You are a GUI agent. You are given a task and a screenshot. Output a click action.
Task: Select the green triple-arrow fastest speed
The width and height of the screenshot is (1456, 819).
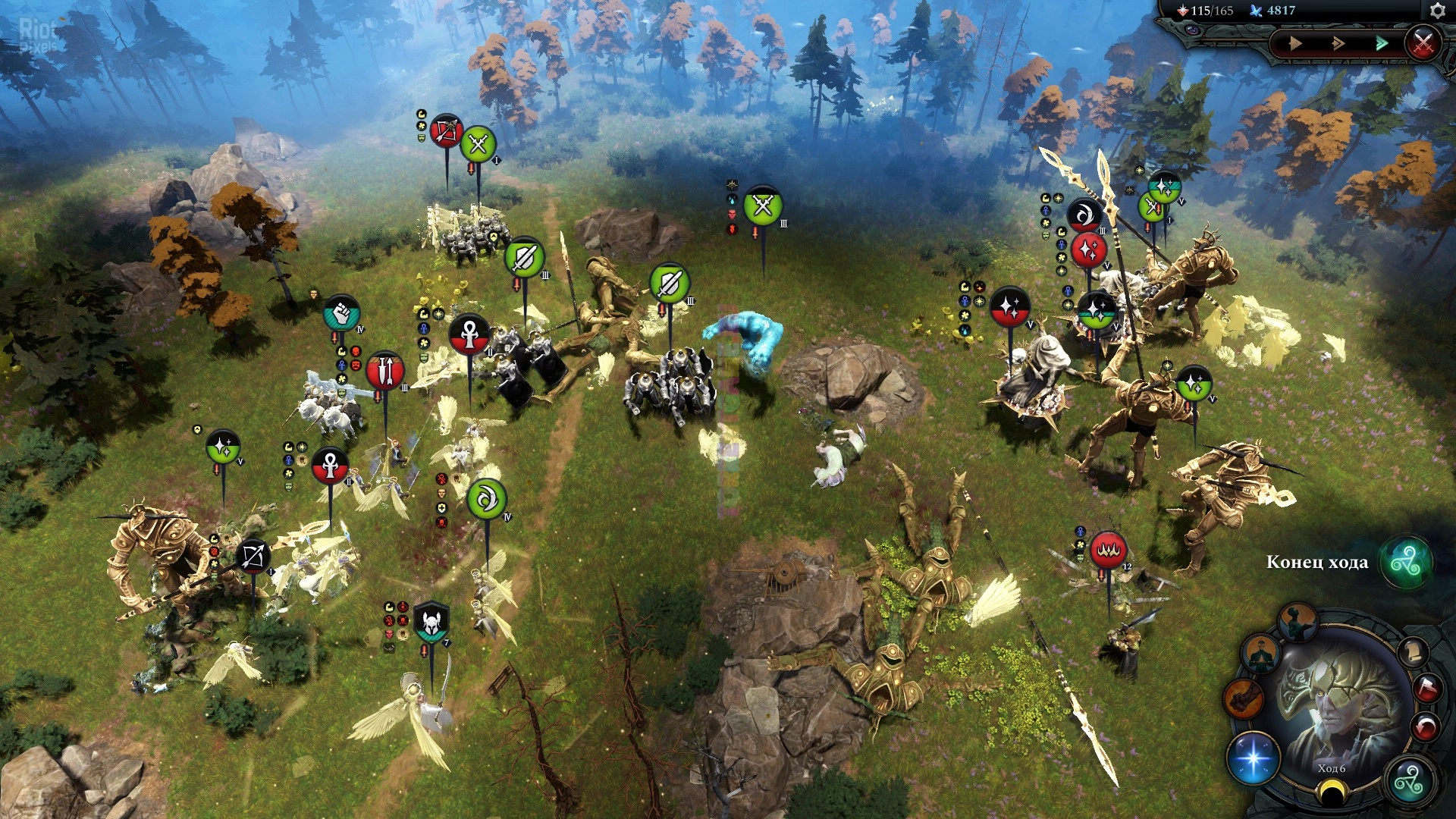[1382, 43]
